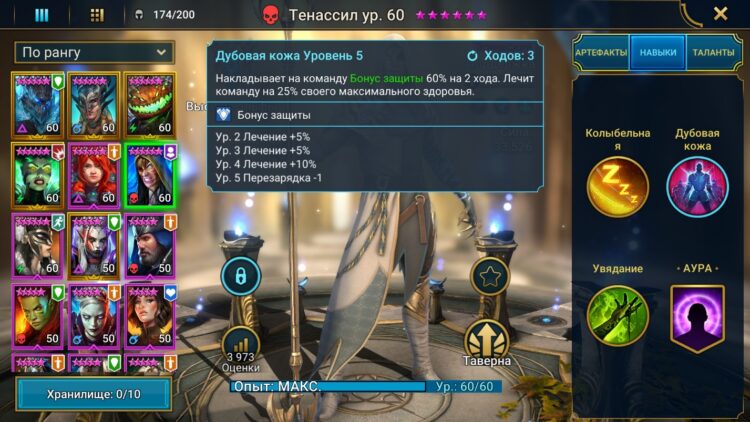Select the Дубовая кожа skill icon
The image size is (750, 422).
697,187
